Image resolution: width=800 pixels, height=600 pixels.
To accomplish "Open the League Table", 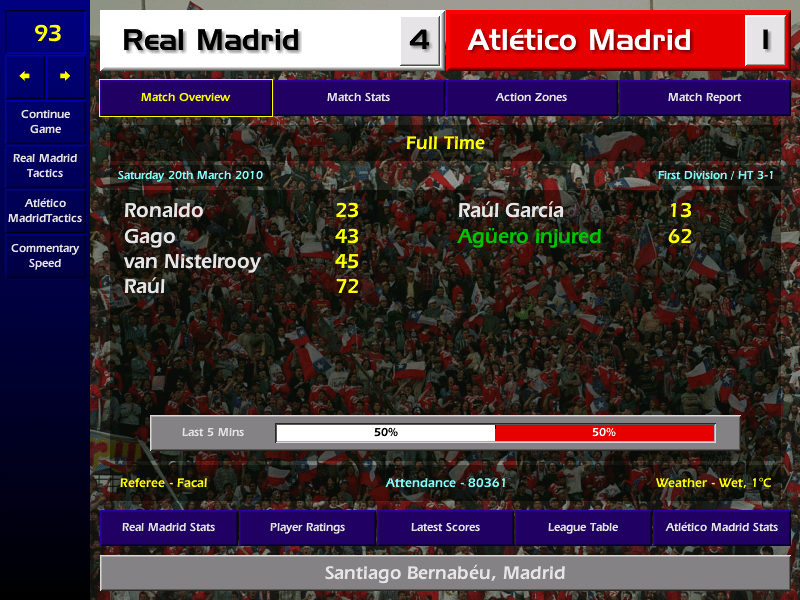I will pos(583,527).
